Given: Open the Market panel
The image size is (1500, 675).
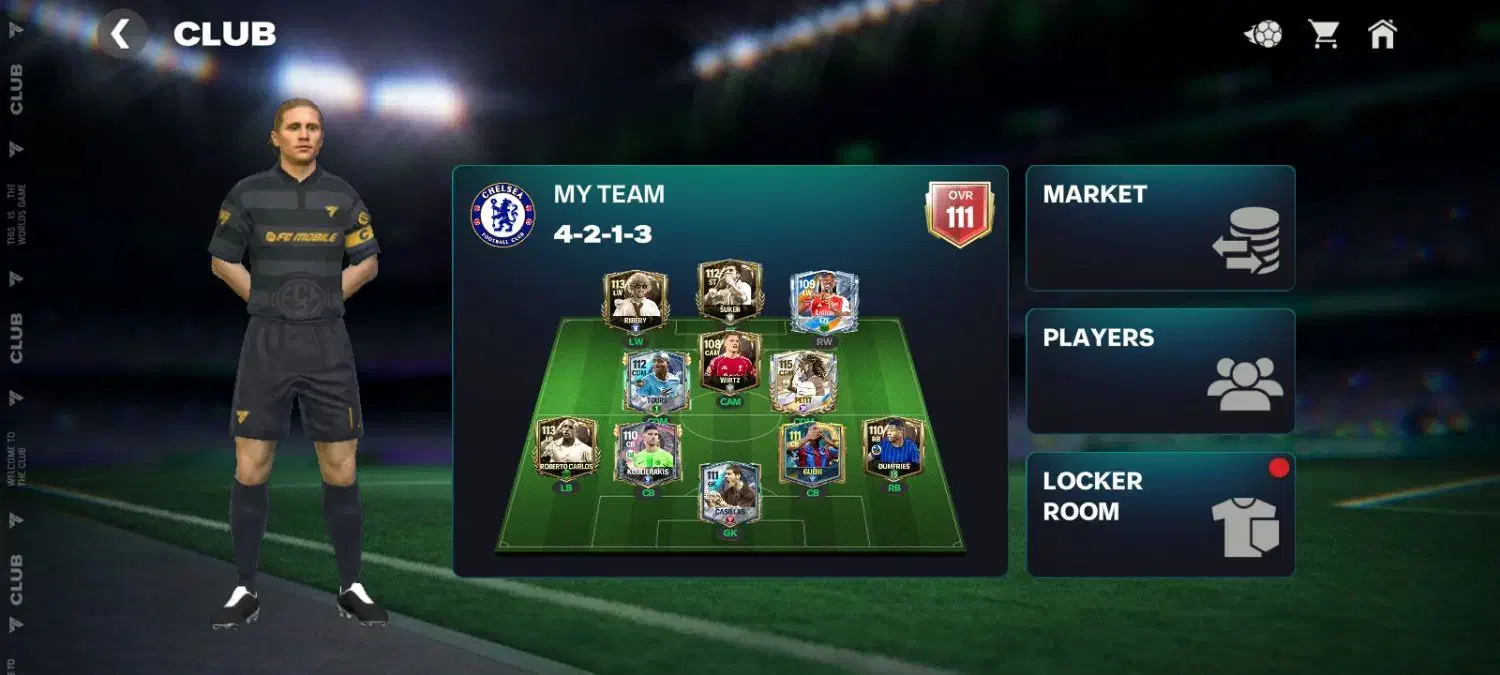Looking at the screenshot, I should (x=1160, y=228).
